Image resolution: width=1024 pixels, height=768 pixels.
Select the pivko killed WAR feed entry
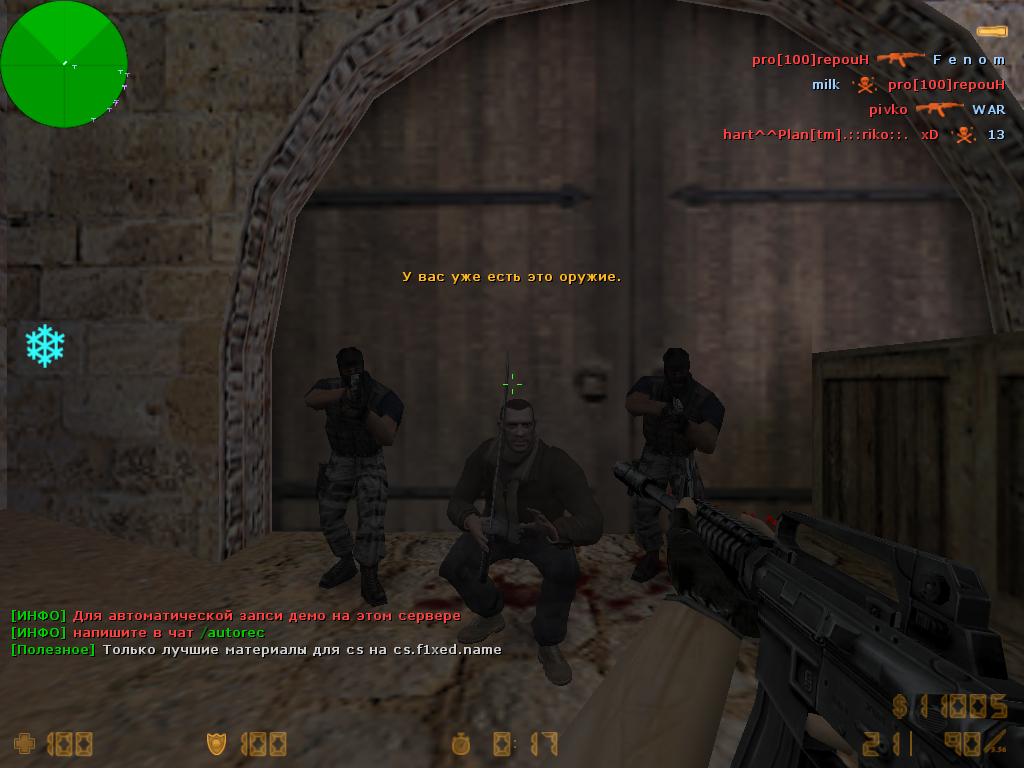pos(936,110)
